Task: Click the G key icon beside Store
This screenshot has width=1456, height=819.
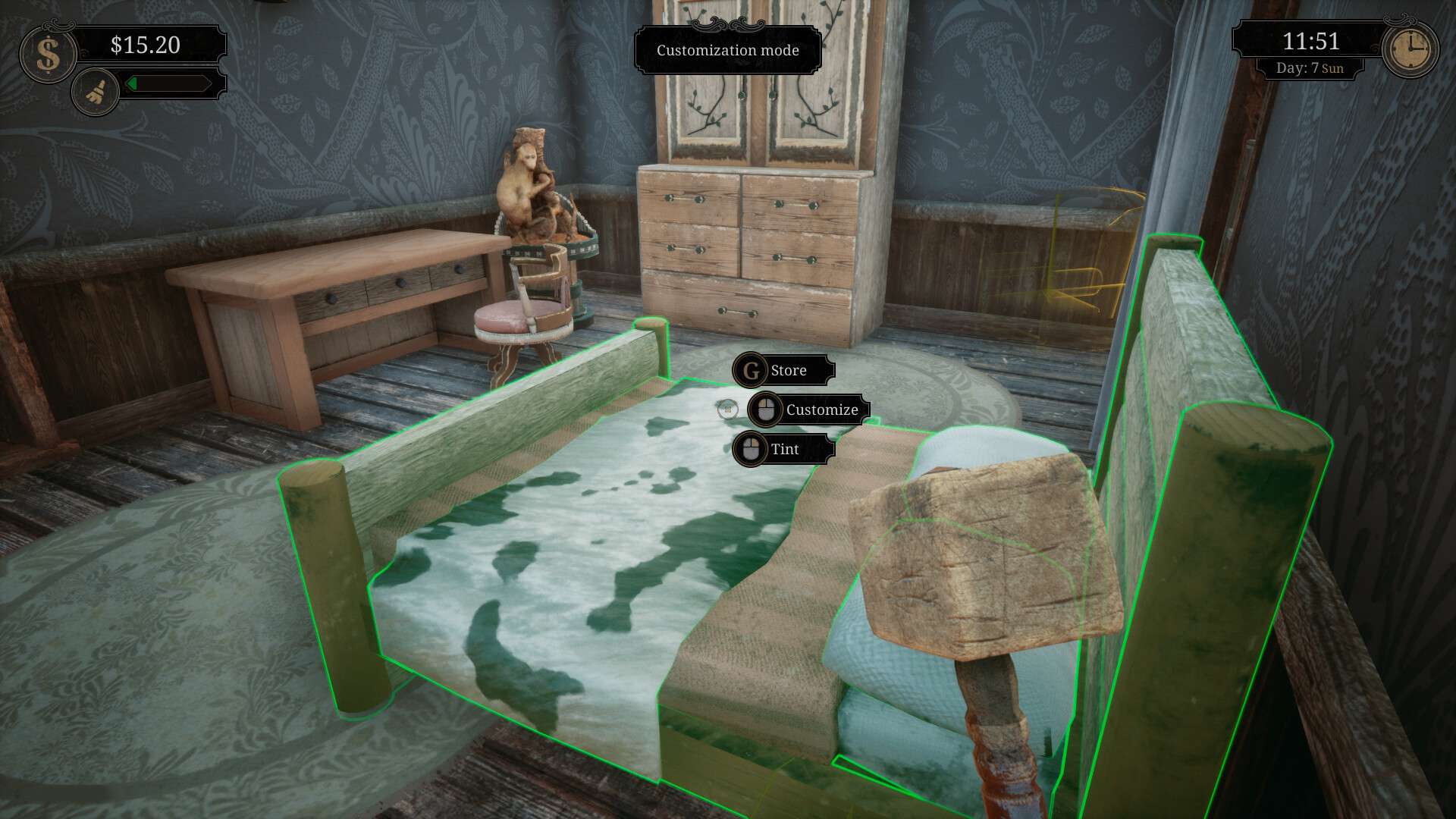Action: tap(750, 371)
